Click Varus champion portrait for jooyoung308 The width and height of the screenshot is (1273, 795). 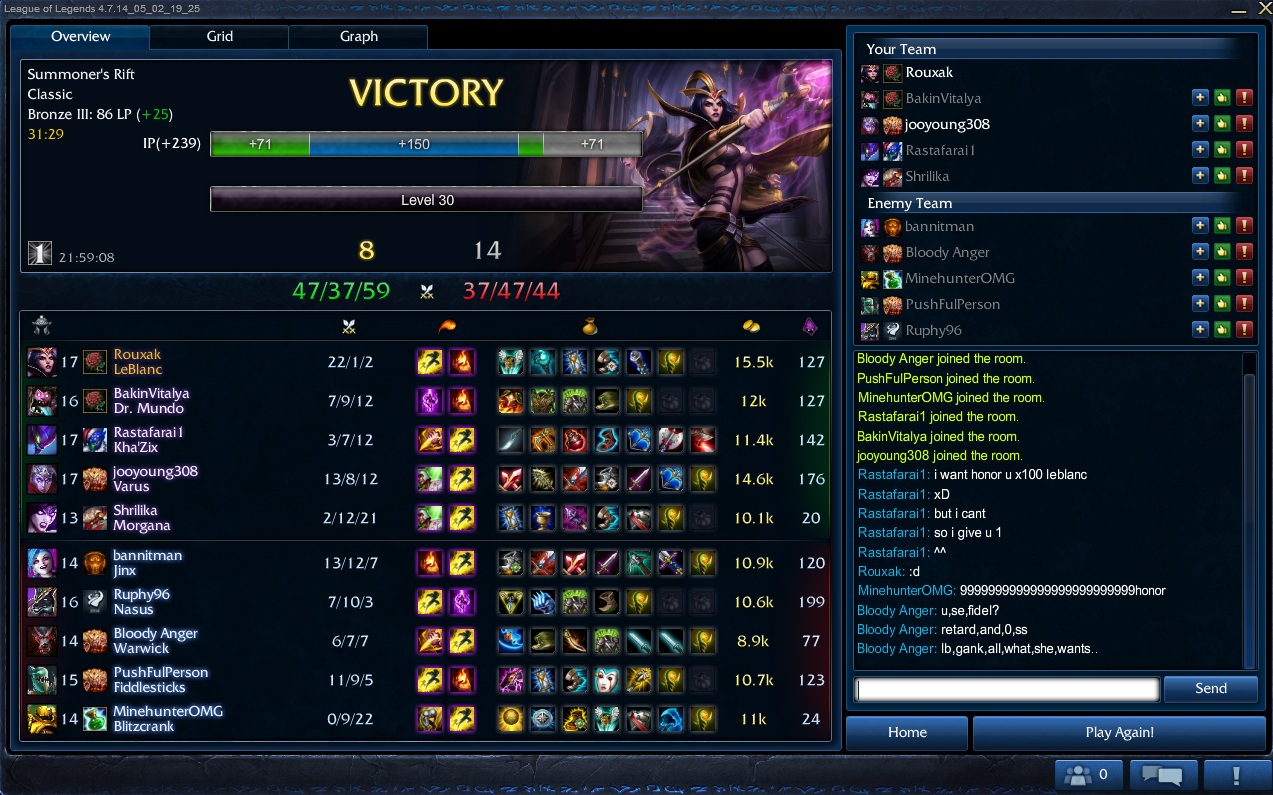42,479
